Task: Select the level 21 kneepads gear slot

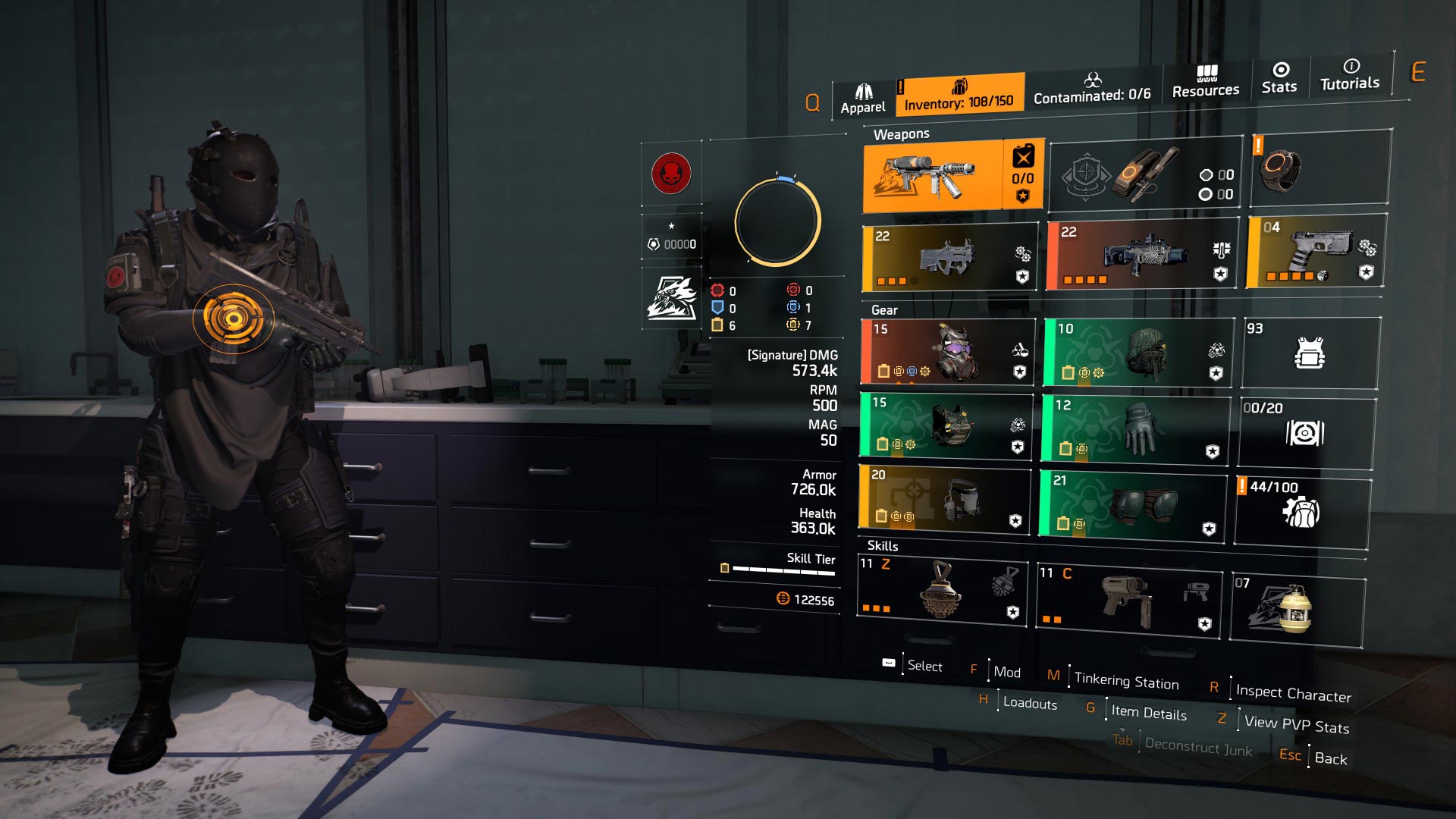Action: click(x=1132, y=505)
